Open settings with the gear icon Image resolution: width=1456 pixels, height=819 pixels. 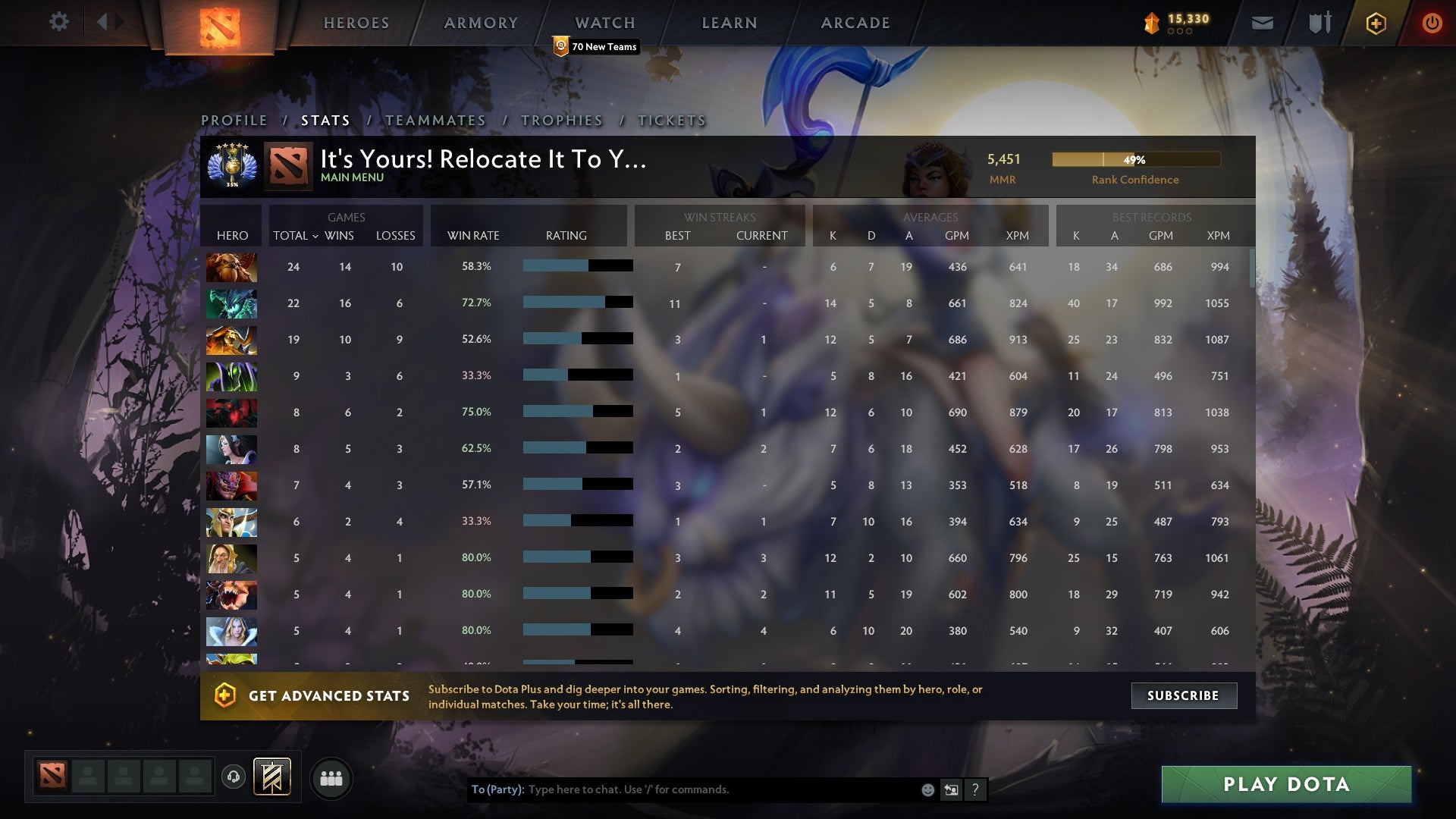pos(58,22)
